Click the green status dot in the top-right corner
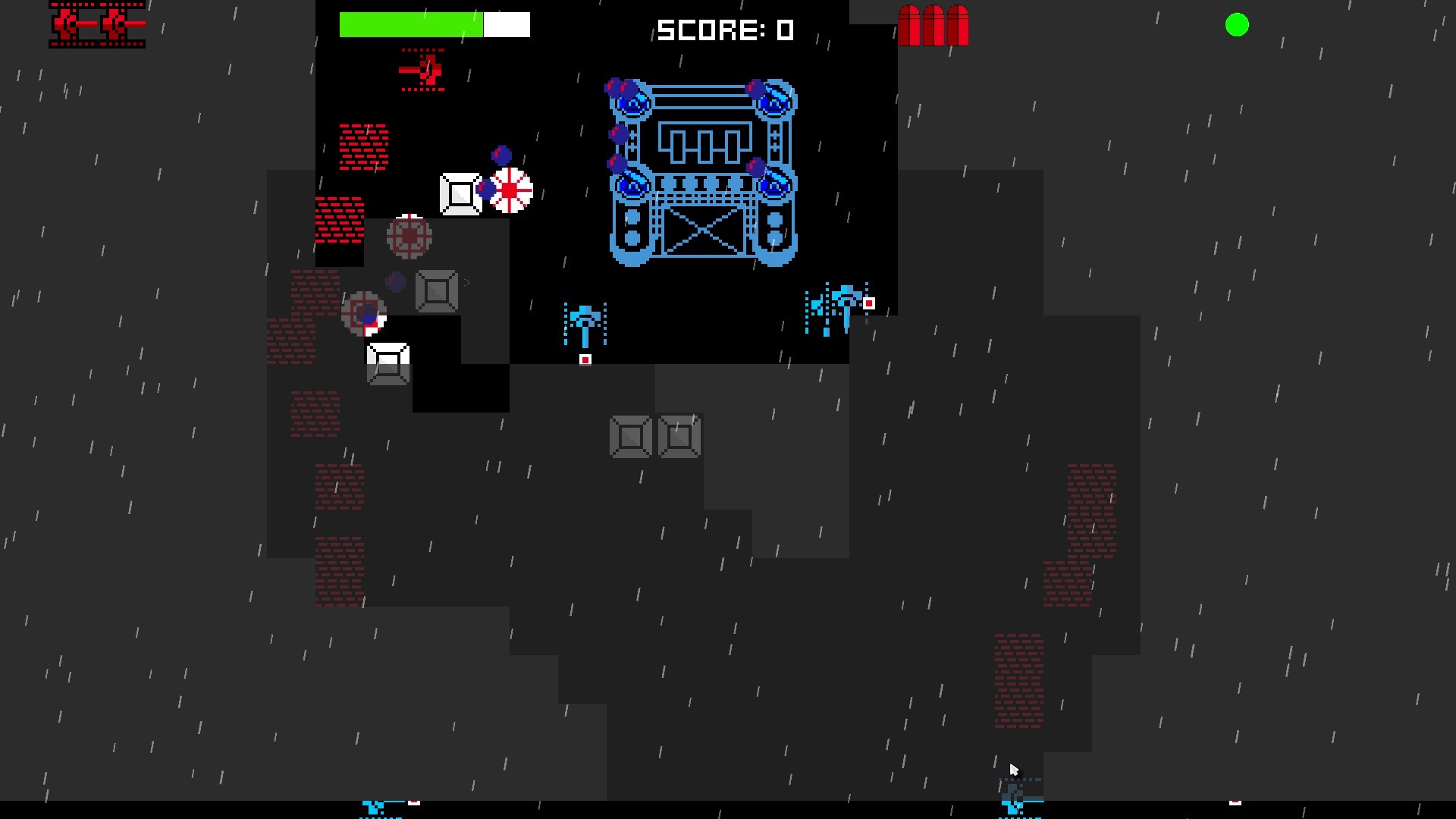This screenshot has width=1456, height=819. pyautogui.click(x=1236, y=25)
